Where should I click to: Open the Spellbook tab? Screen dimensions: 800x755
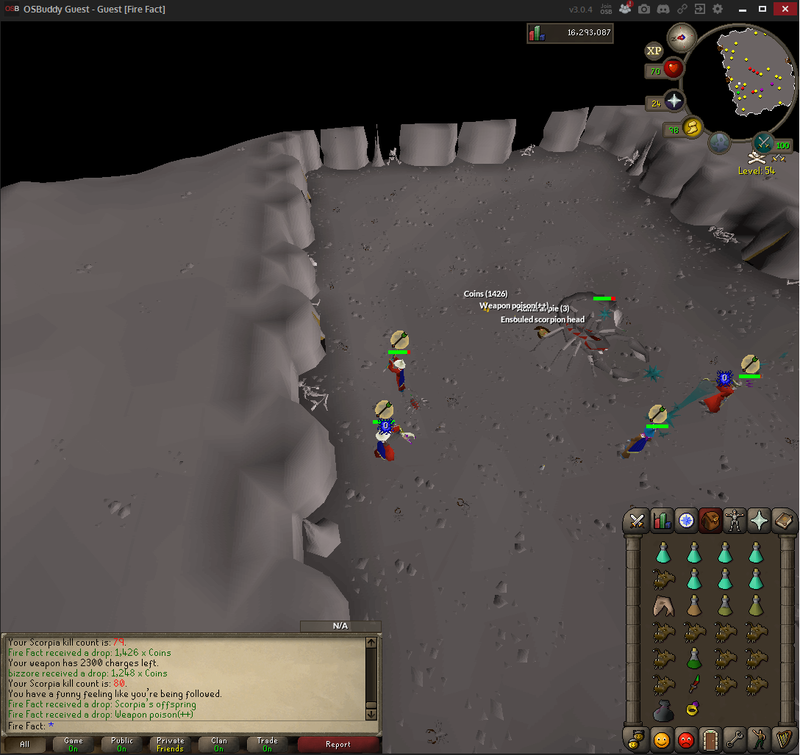(784, 520)
